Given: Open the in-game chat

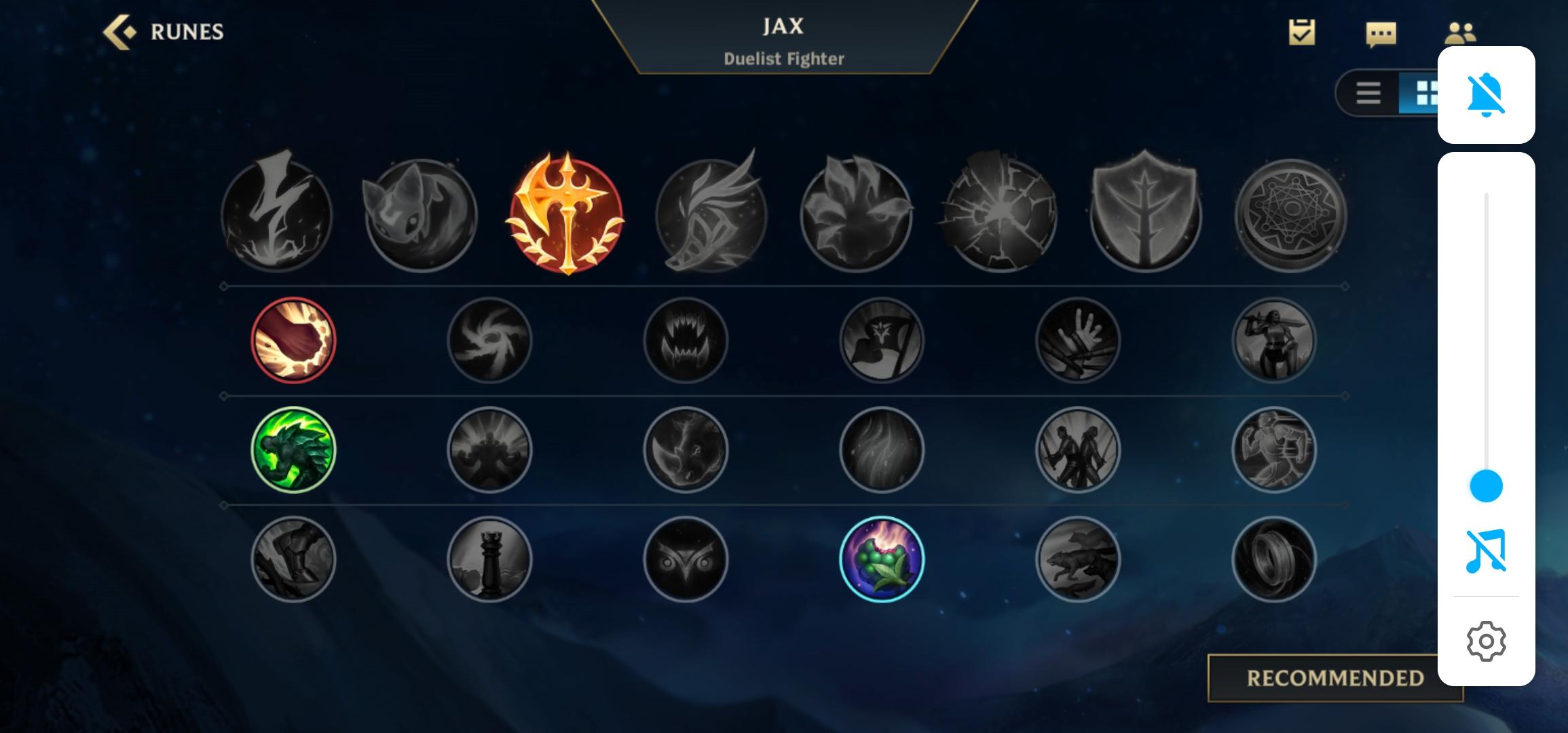Looking at the screenshot, I should 1380,31.
